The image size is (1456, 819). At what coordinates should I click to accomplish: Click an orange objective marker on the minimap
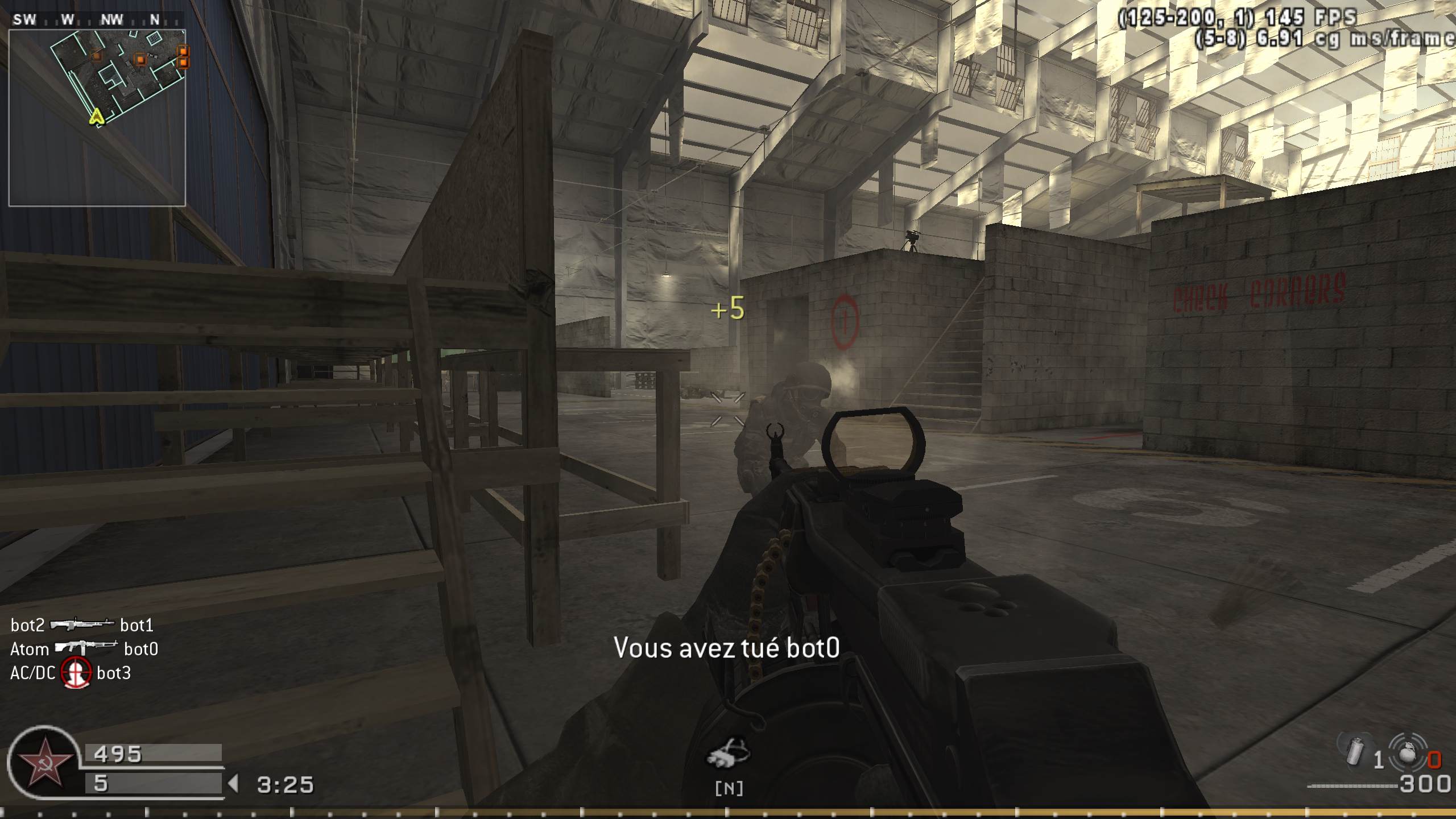[140, 59]
